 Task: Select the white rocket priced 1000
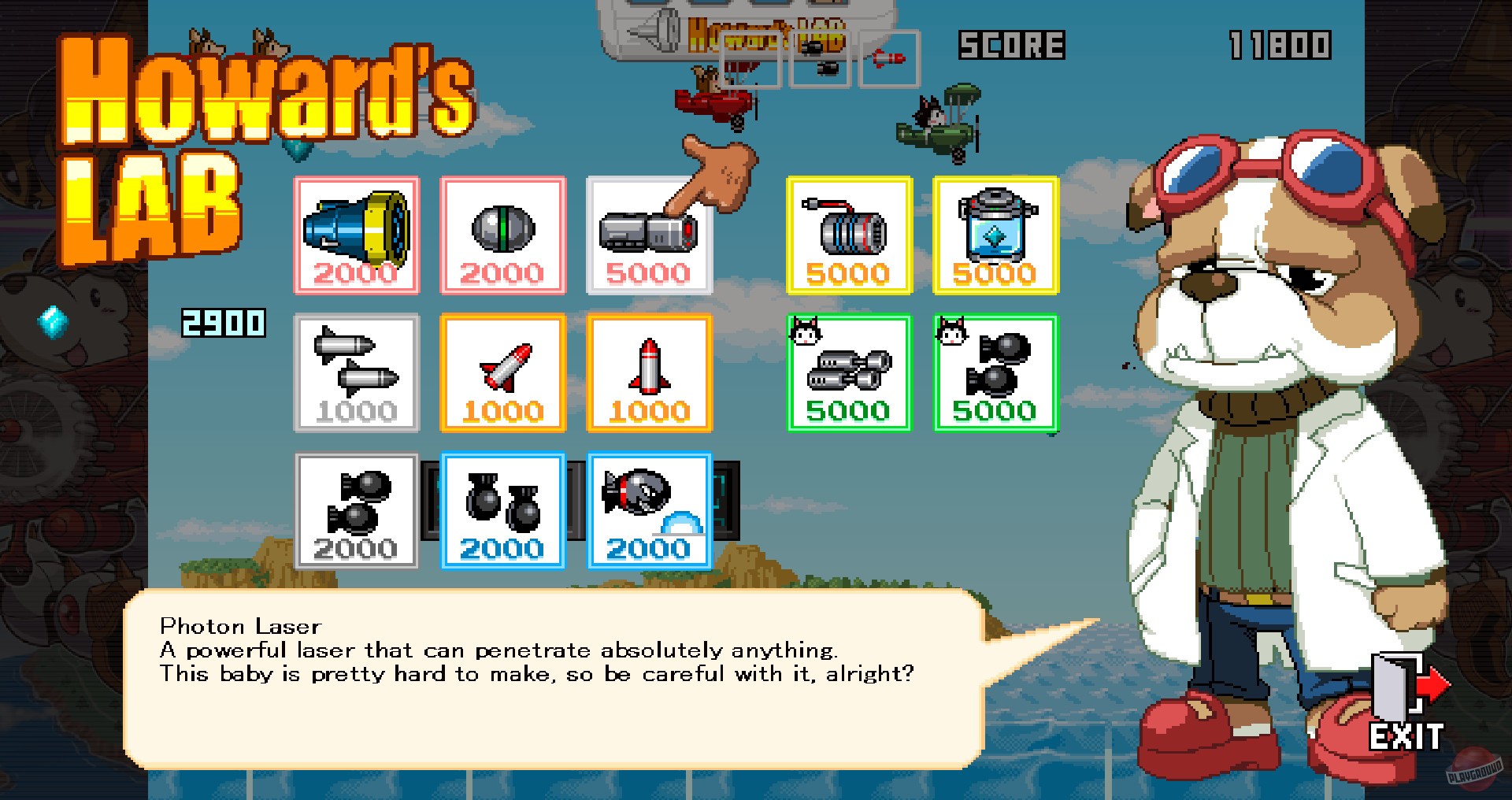650,372
